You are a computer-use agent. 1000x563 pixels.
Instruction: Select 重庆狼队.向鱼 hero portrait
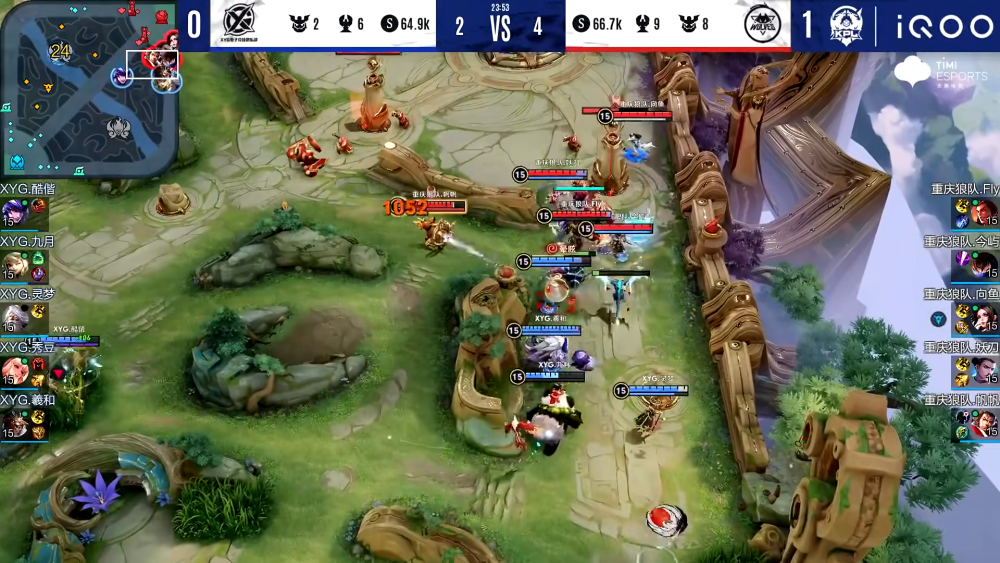point(986,318)
